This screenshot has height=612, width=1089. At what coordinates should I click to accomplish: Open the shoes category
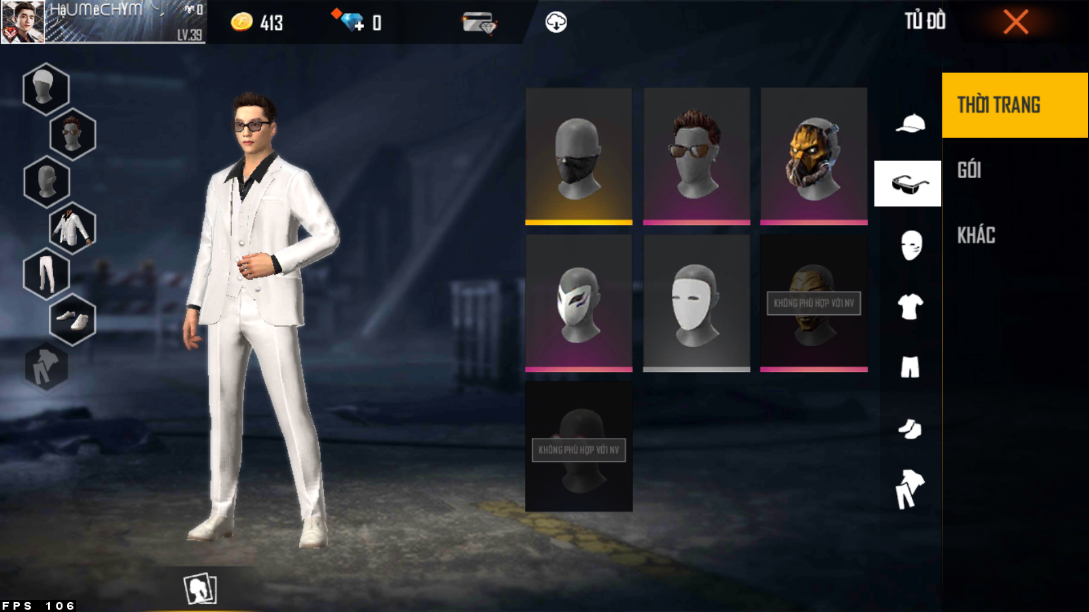click(x=909, y=429)
